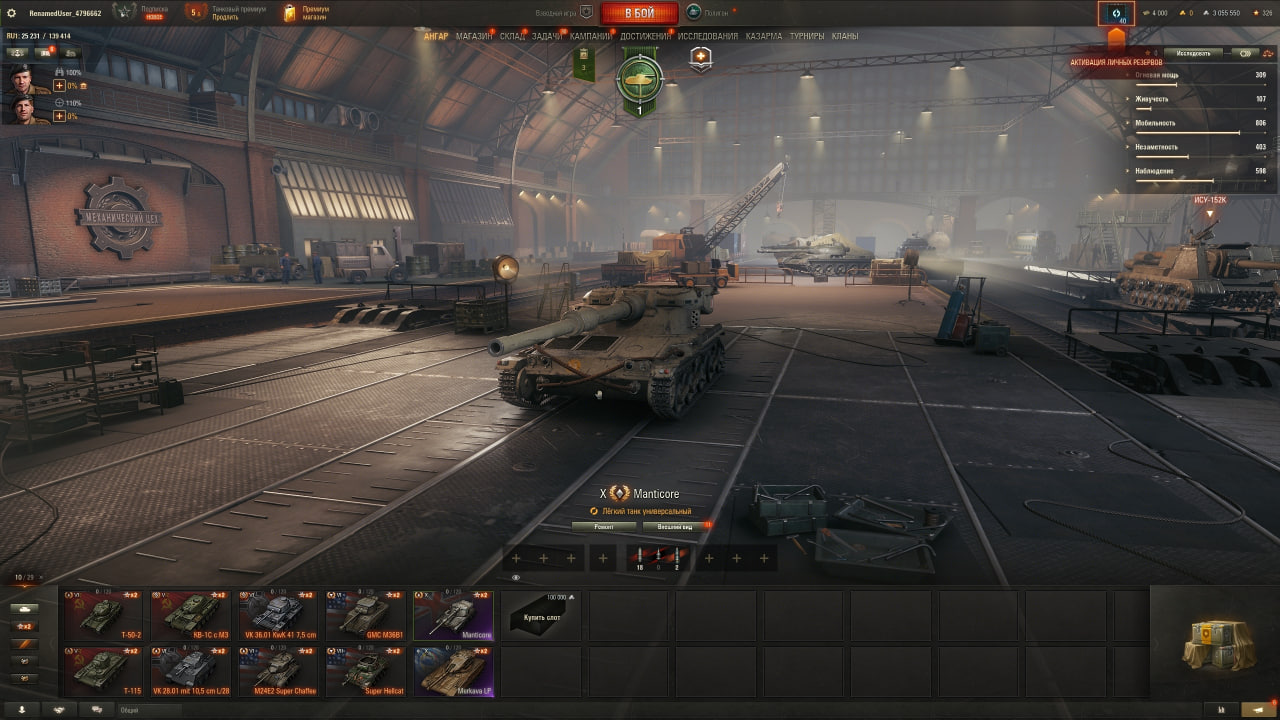Buy a new slot via Купить слот

pyautogui.click(x=541, y=615)
